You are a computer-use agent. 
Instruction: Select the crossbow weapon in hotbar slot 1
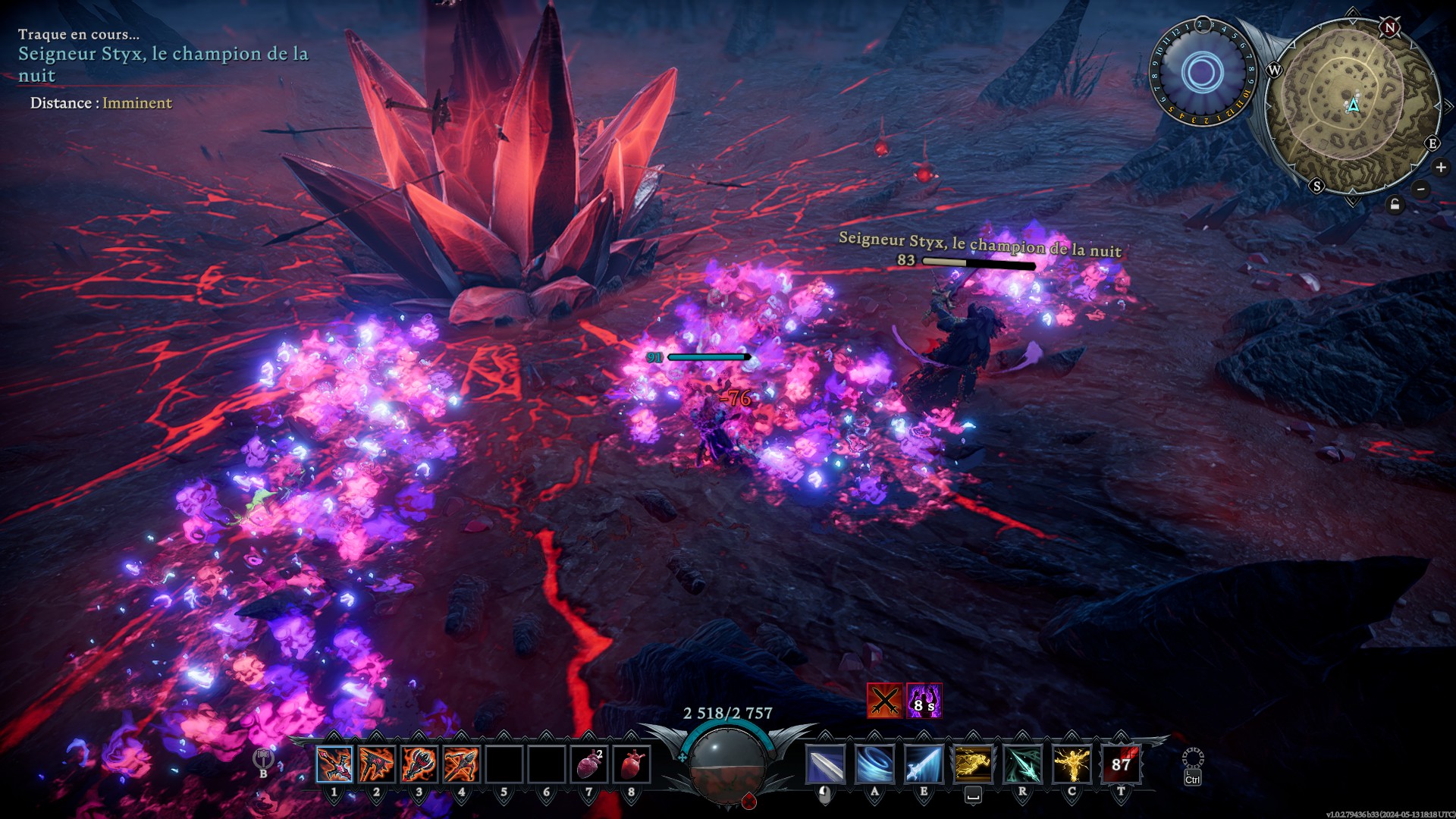(334, 764)
